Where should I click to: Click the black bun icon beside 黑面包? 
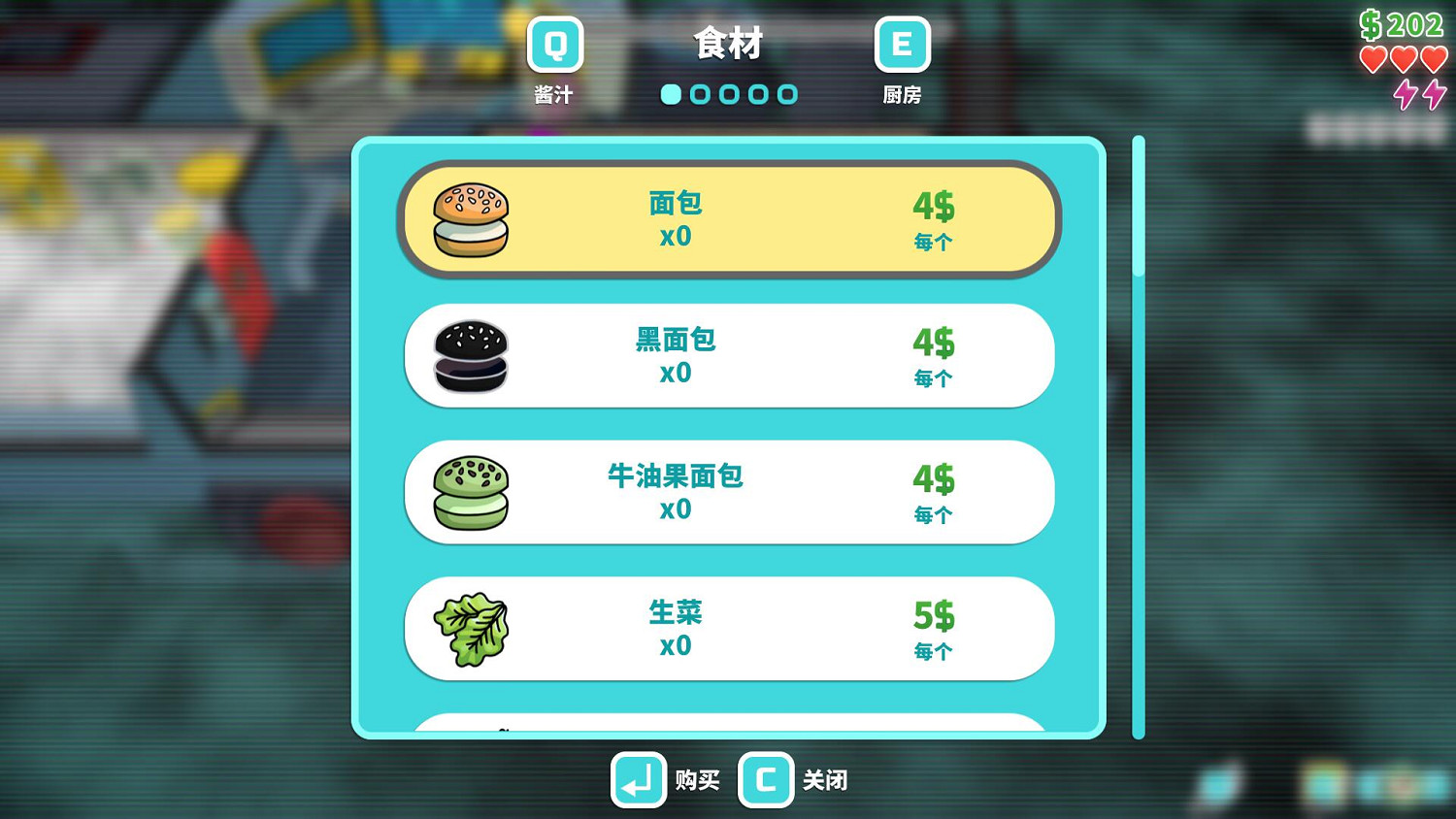470,356
